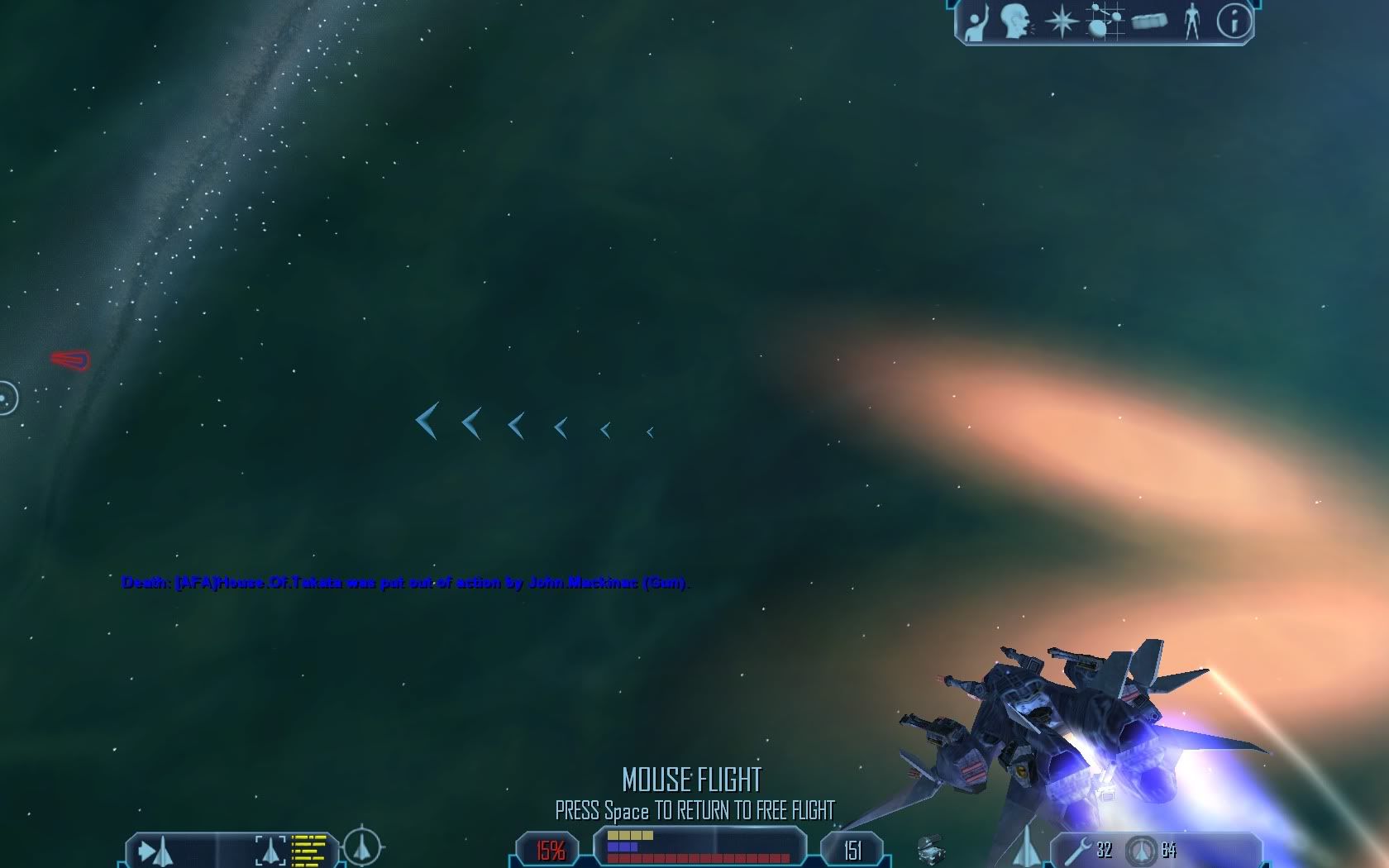Open the circled 'i' information icon

1234,21
